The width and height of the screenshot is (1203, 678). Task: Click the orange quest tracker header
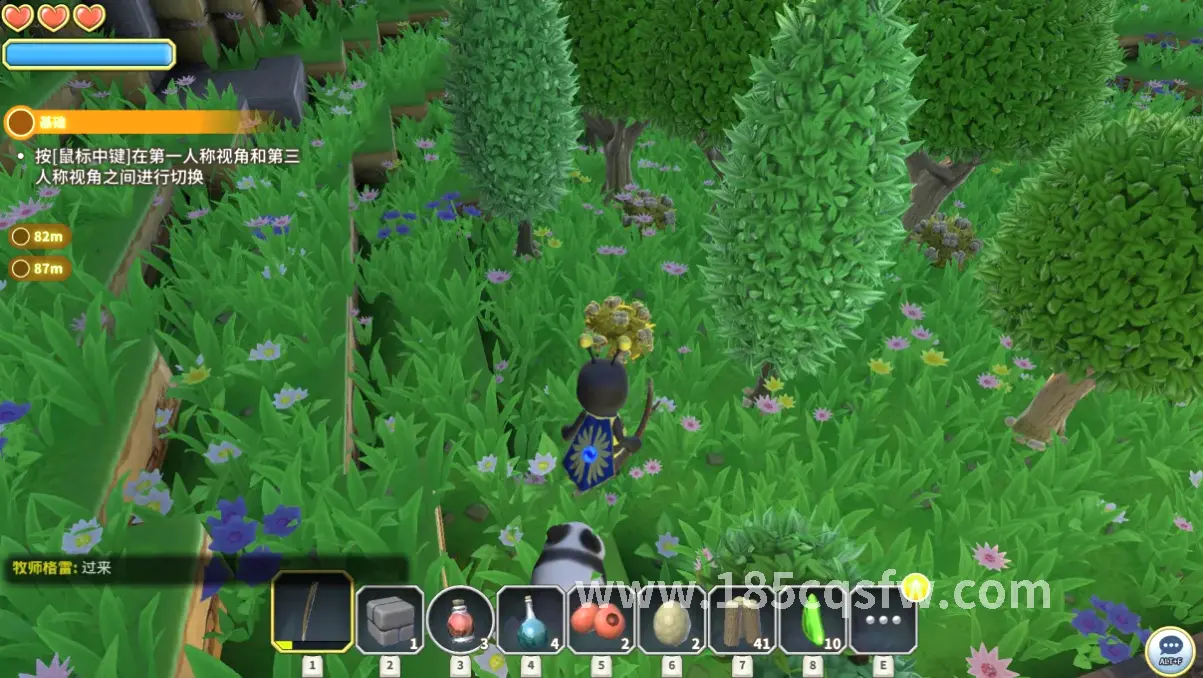130,123
